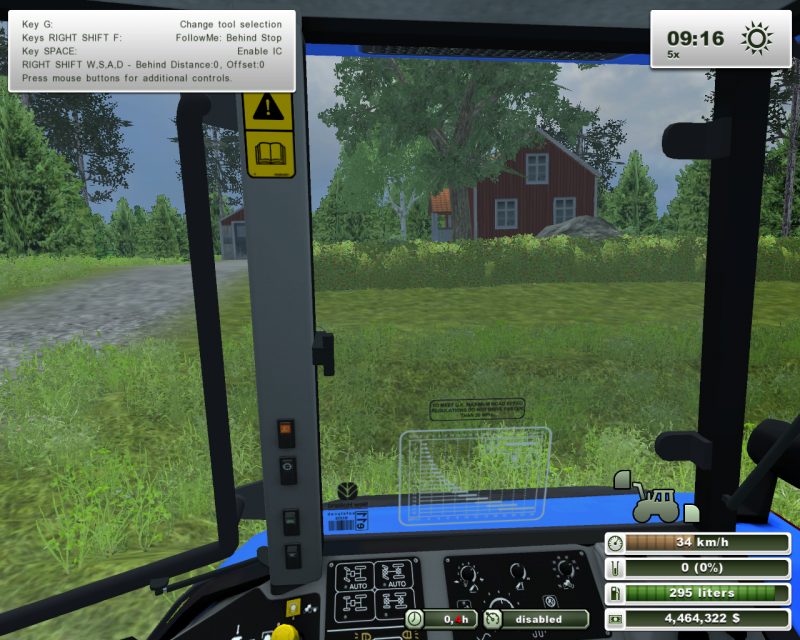
Task: Click the controls help panel
Action: 152,51
